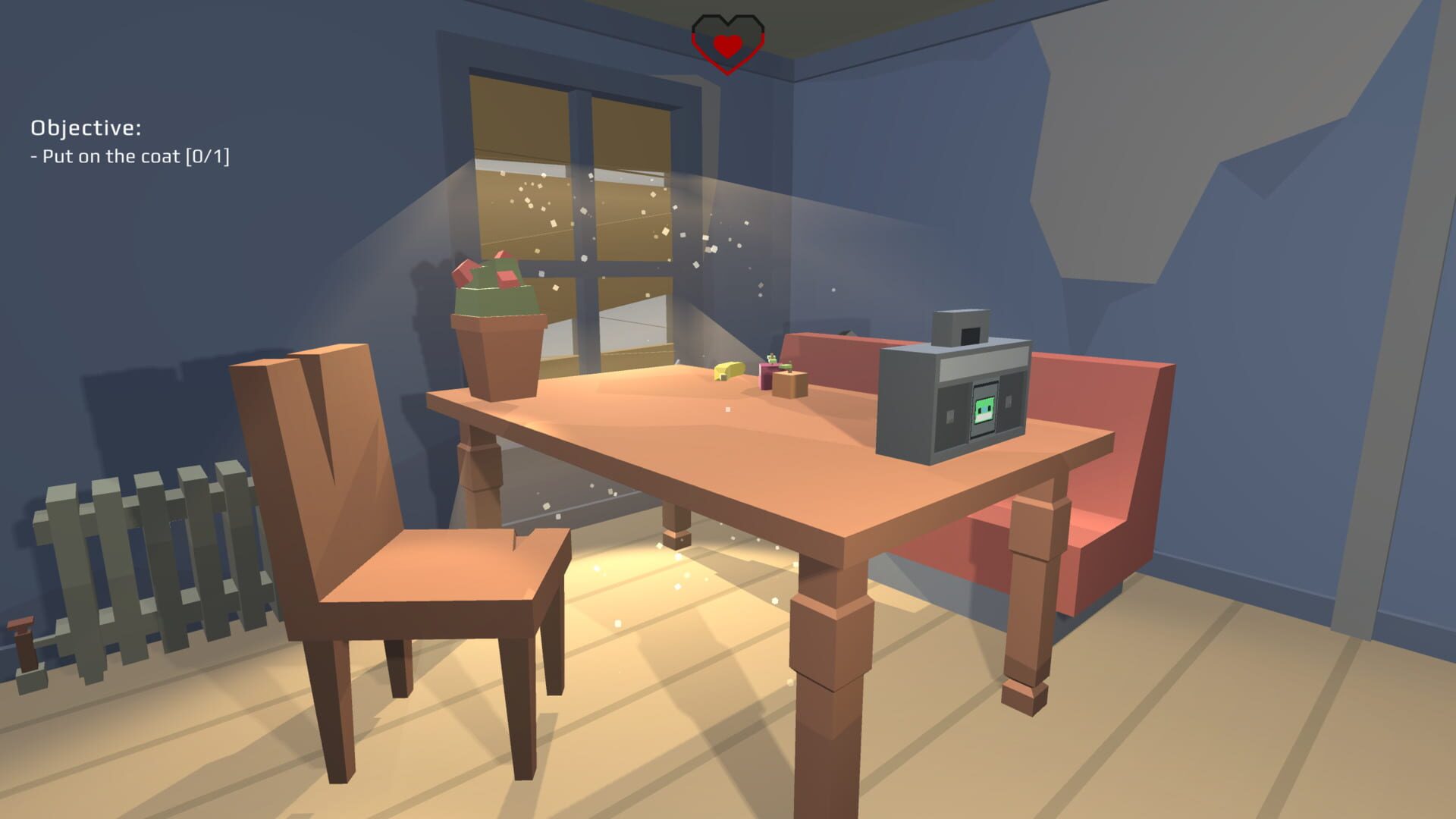Click the crosshair dot at screen center
The height and width of the screenshot is (819, 1456).
(x=728, y=408)
